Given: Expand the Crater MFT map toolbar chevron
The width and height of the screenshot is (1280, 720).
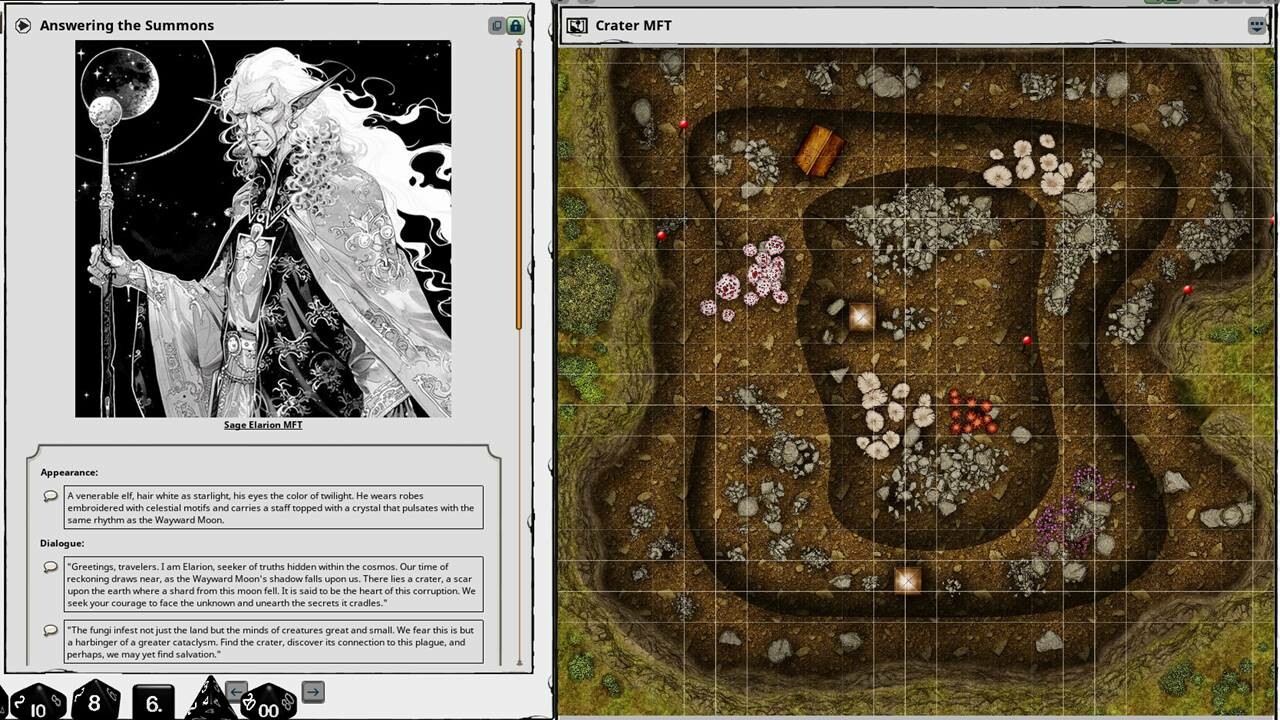Looking at the screenshot, I should point(1257,25).
